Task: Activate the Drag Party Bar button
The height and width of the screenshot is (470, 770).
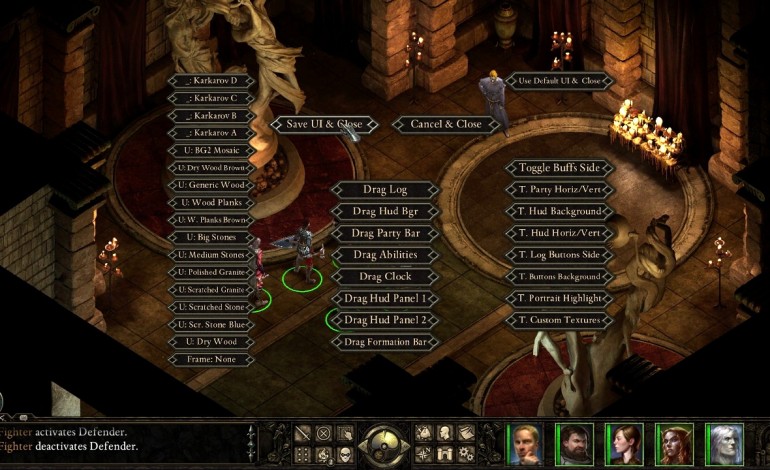Action: [x=384, y=233]
